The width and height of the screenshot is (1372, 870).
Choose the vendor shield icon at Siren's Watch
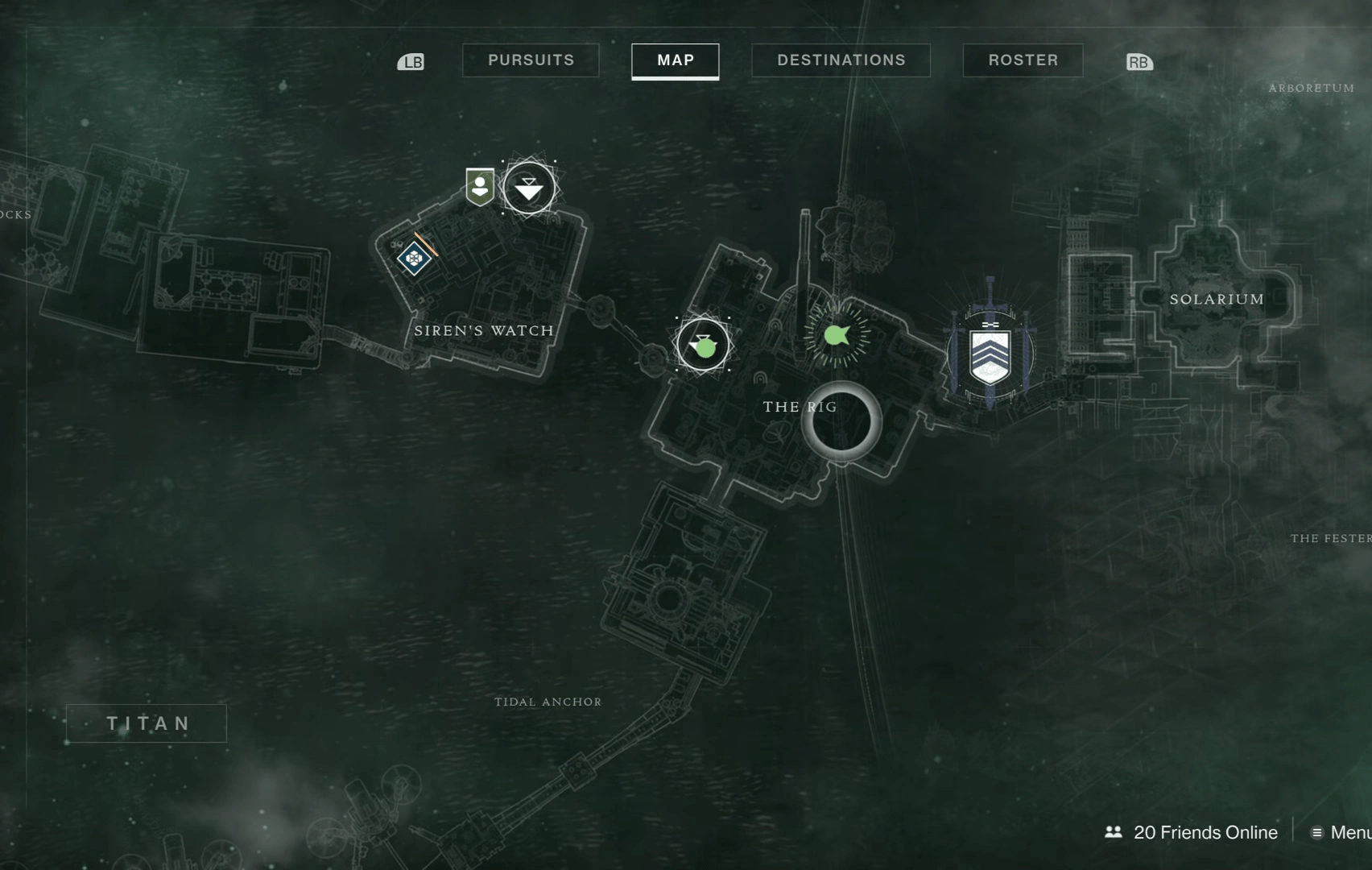point(480,187)
